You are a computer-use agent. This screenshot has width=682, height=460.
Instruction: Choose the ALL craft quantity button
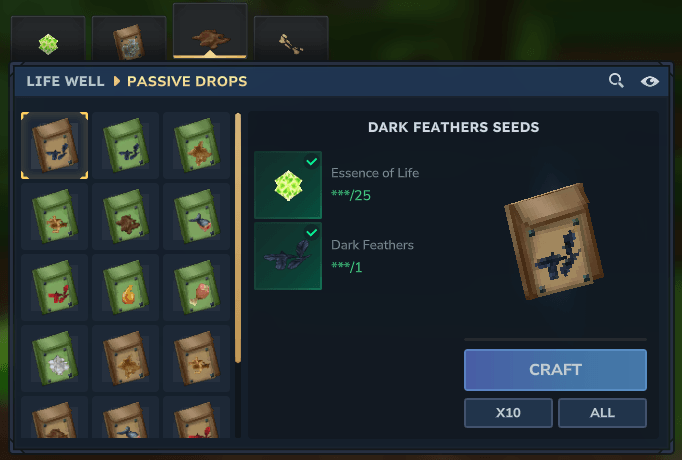[602, 412]
